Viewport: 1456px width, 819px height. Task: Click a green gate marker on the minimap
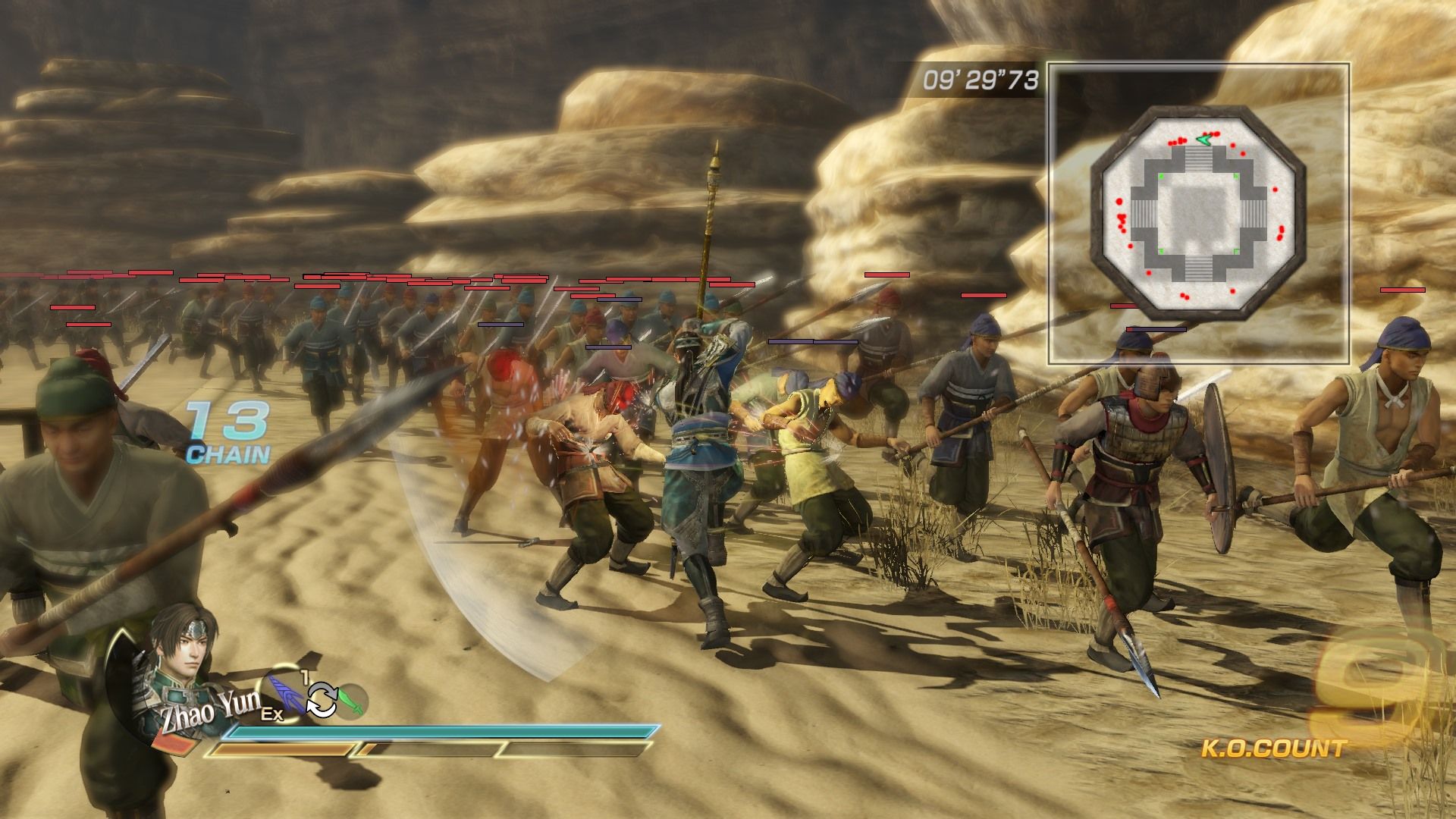click(1160, 177)
